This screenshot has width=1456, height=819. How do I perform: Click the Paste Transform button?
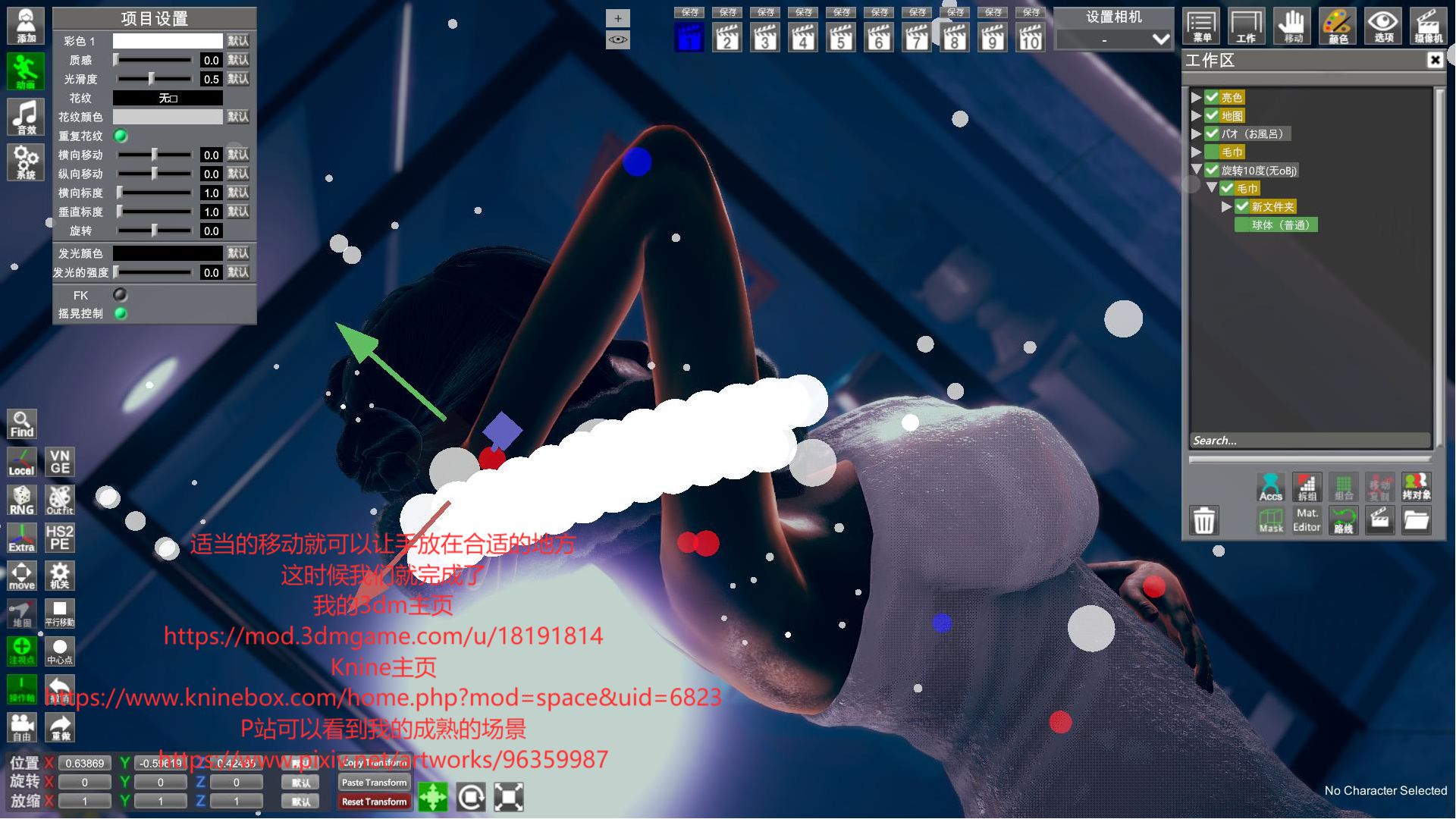[x=374, y=783]
